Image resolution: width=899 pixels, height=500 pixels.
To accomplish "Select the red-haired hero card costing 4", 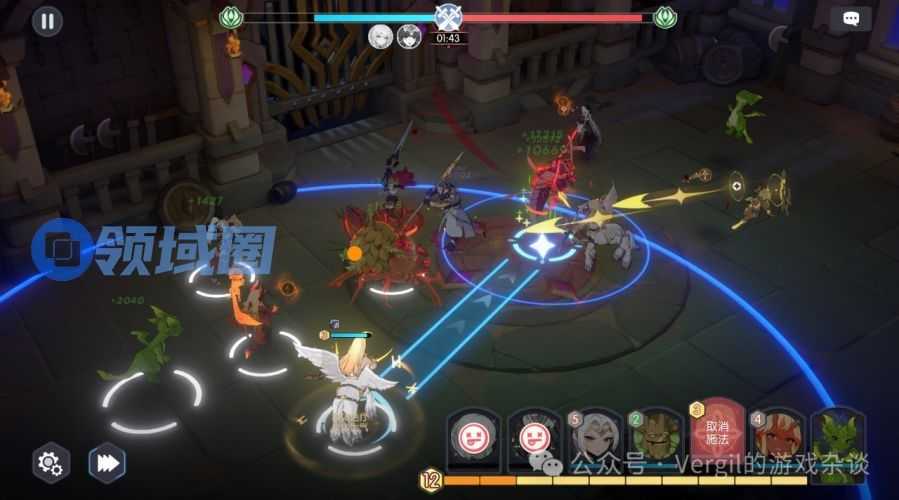I will [779, 440].
